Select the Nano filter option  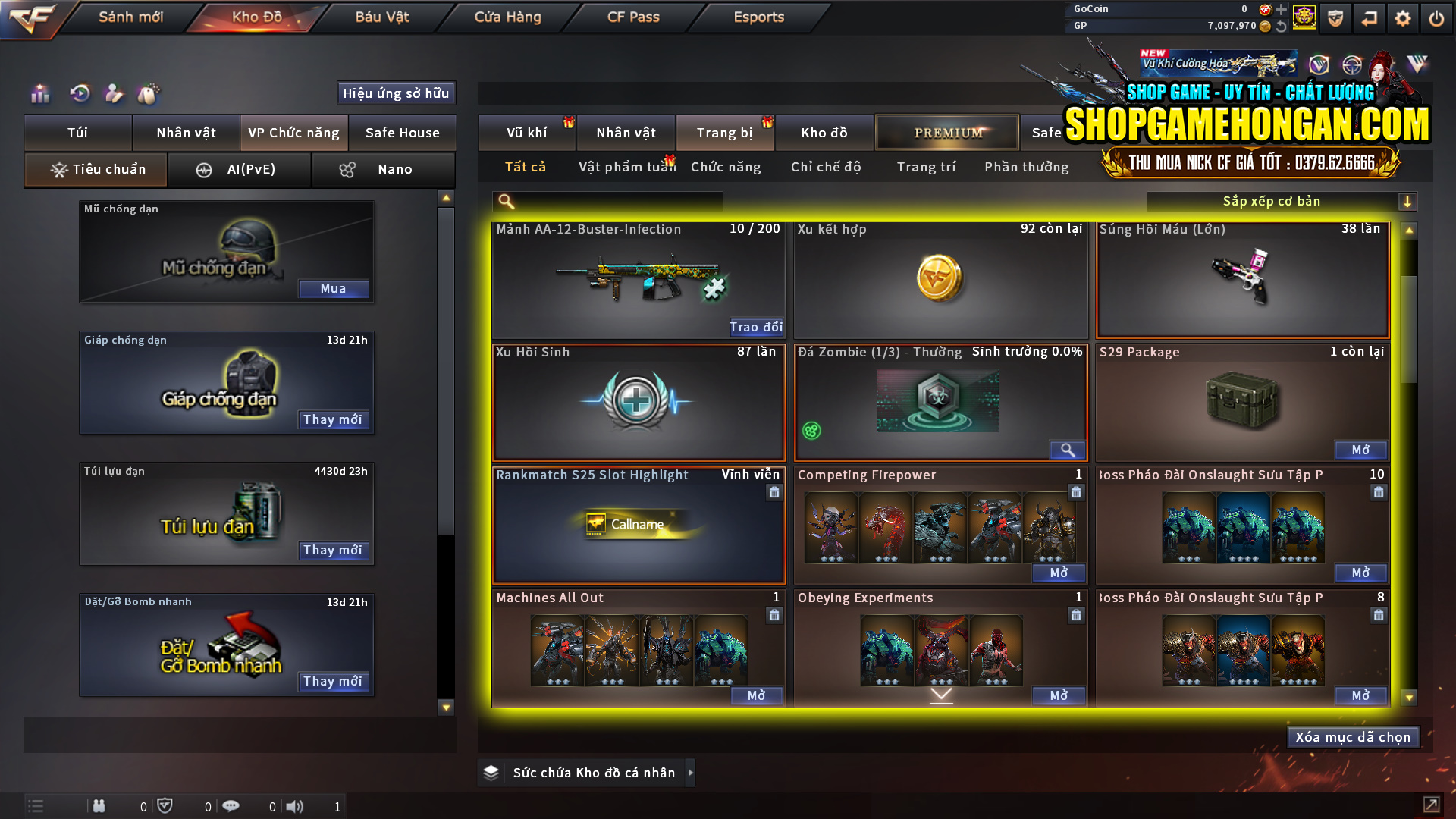point(383,169)
